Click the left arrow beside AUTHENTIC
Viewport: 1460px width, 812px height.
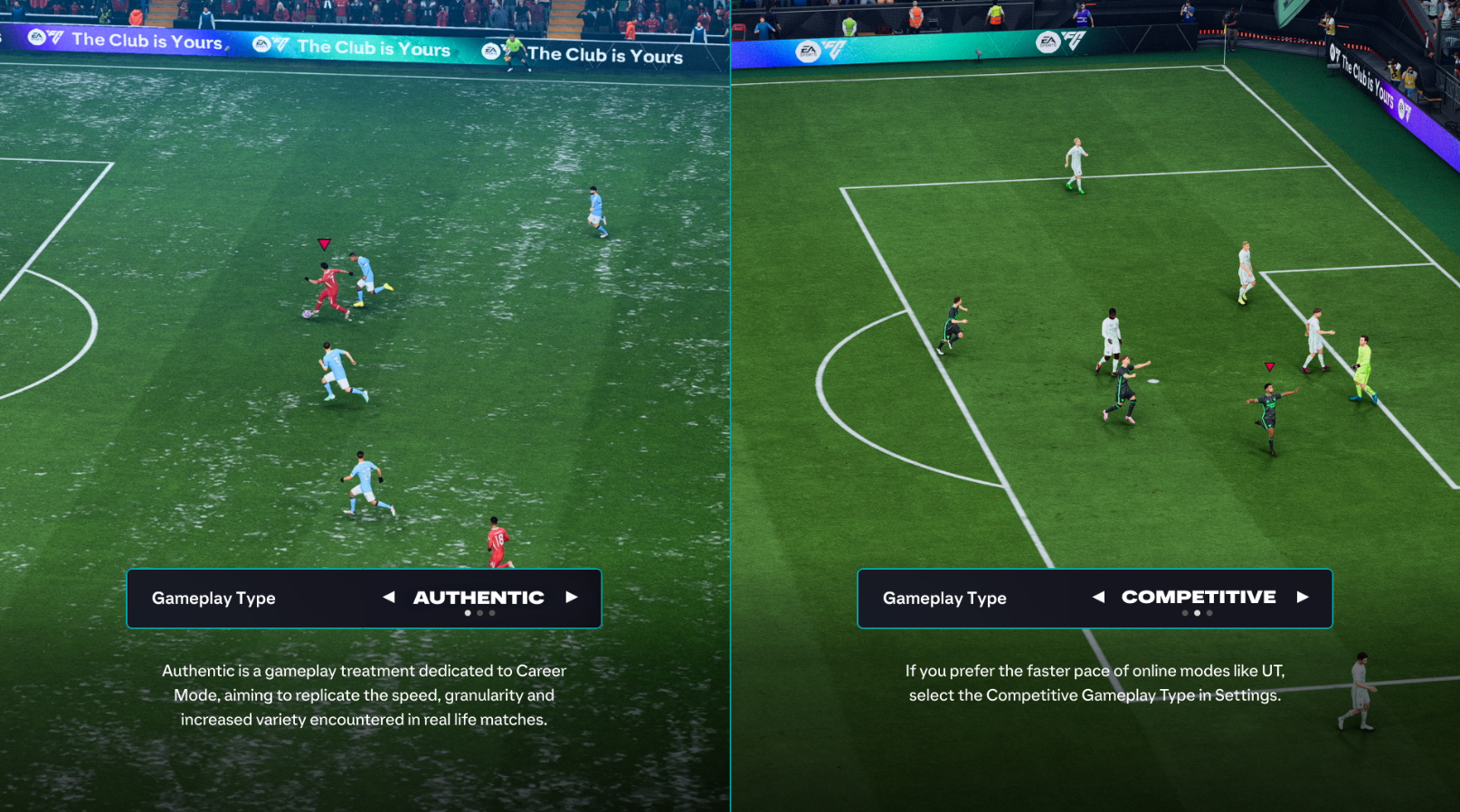(391, 598)
